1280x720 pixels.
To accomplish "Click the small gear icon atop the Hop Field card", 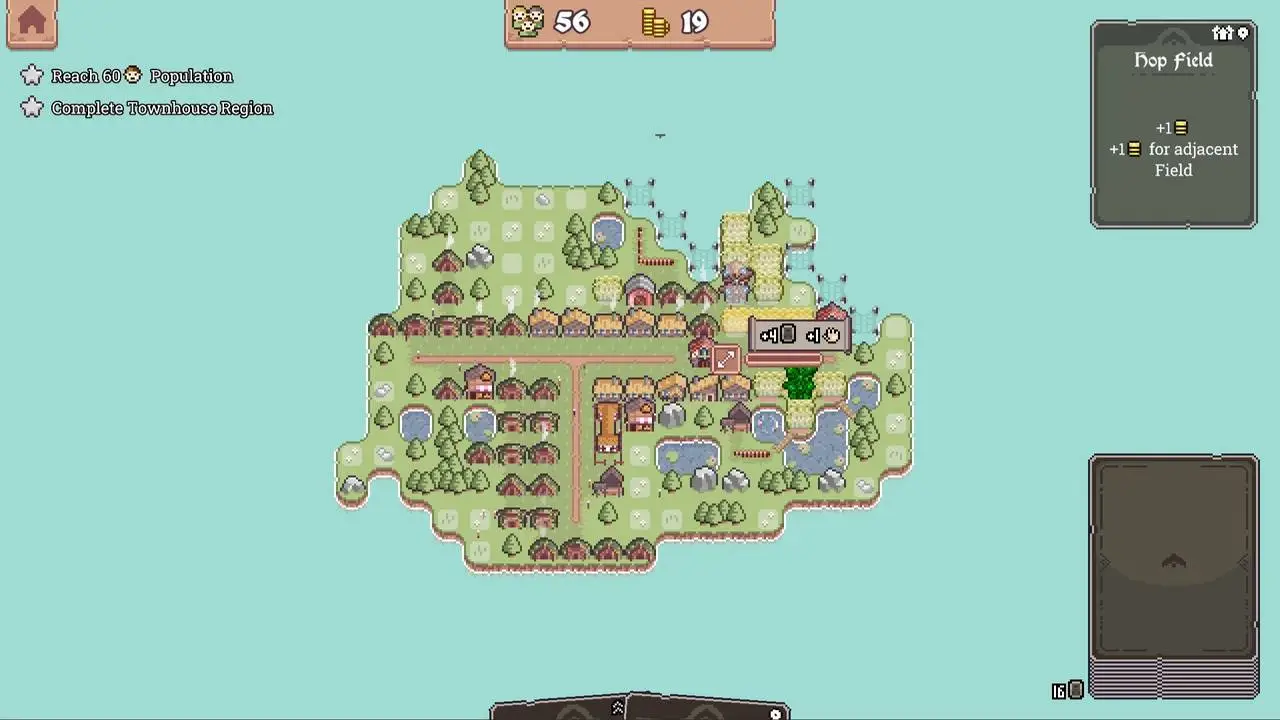I will 1241,33.
